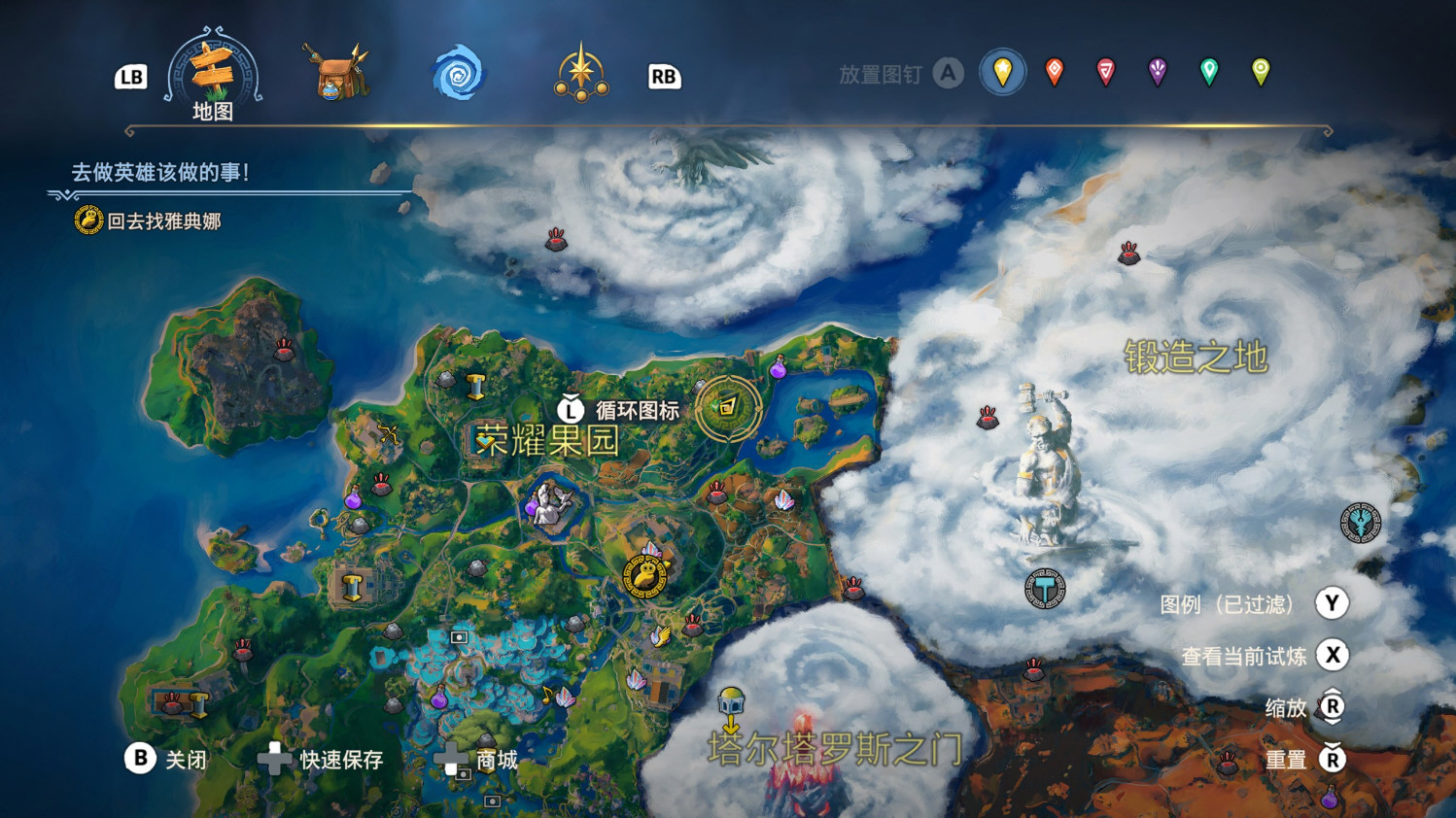
Task: Choose the teal map pin
Action: point(1209,72)
